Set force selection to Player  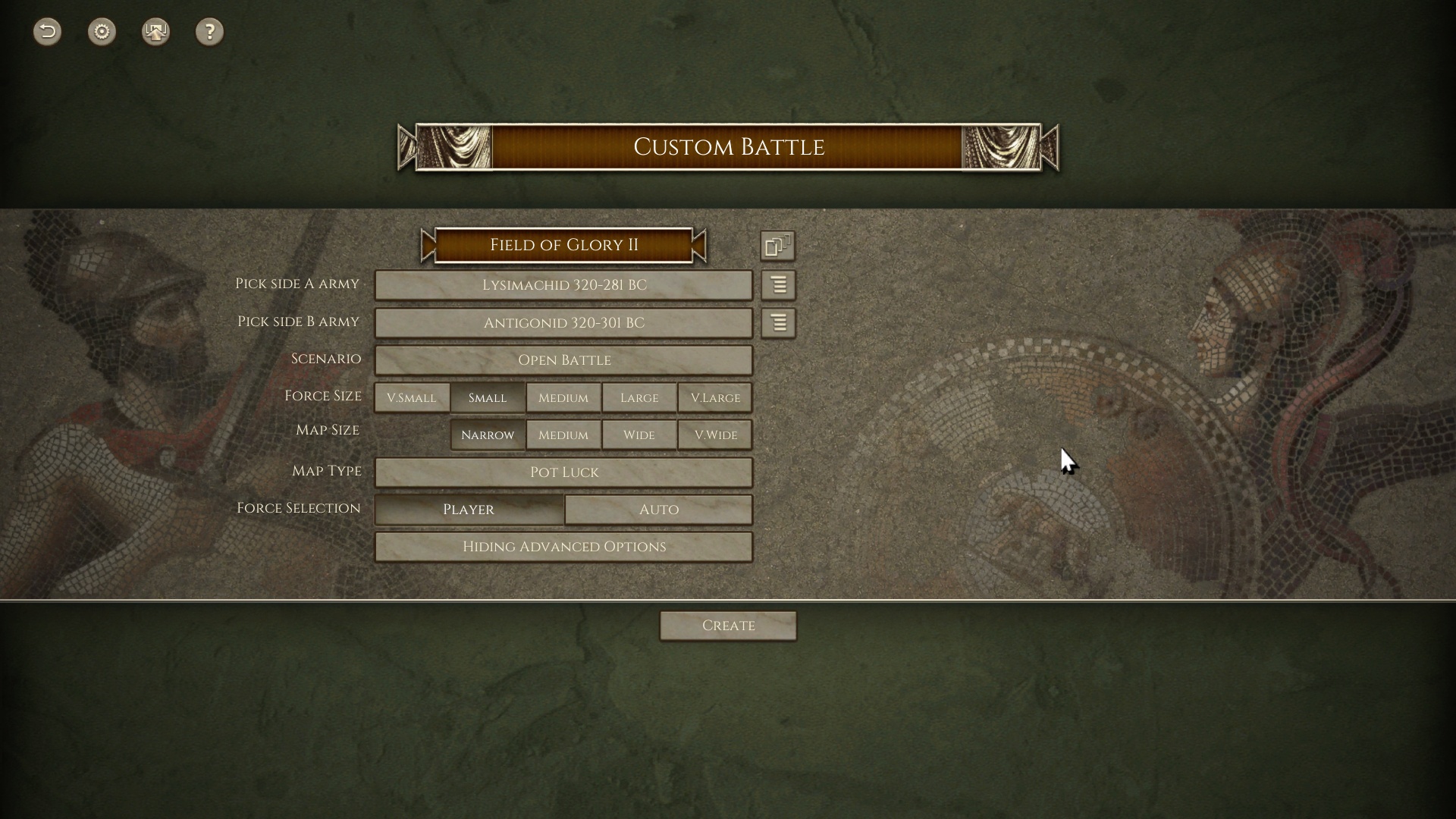(x=469, y=510)
